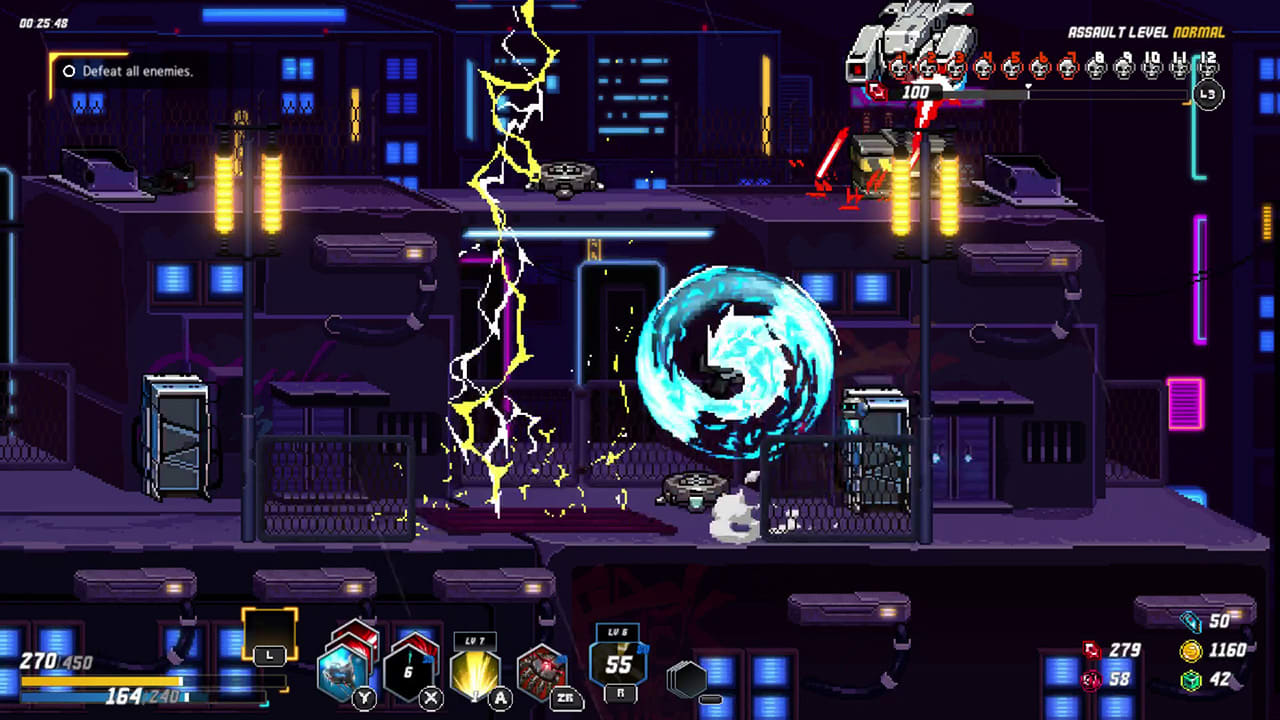Expand the Defeat all enemies objective panel
Viewport: 1280px width, 720px height.
click(x=130, y=71)
